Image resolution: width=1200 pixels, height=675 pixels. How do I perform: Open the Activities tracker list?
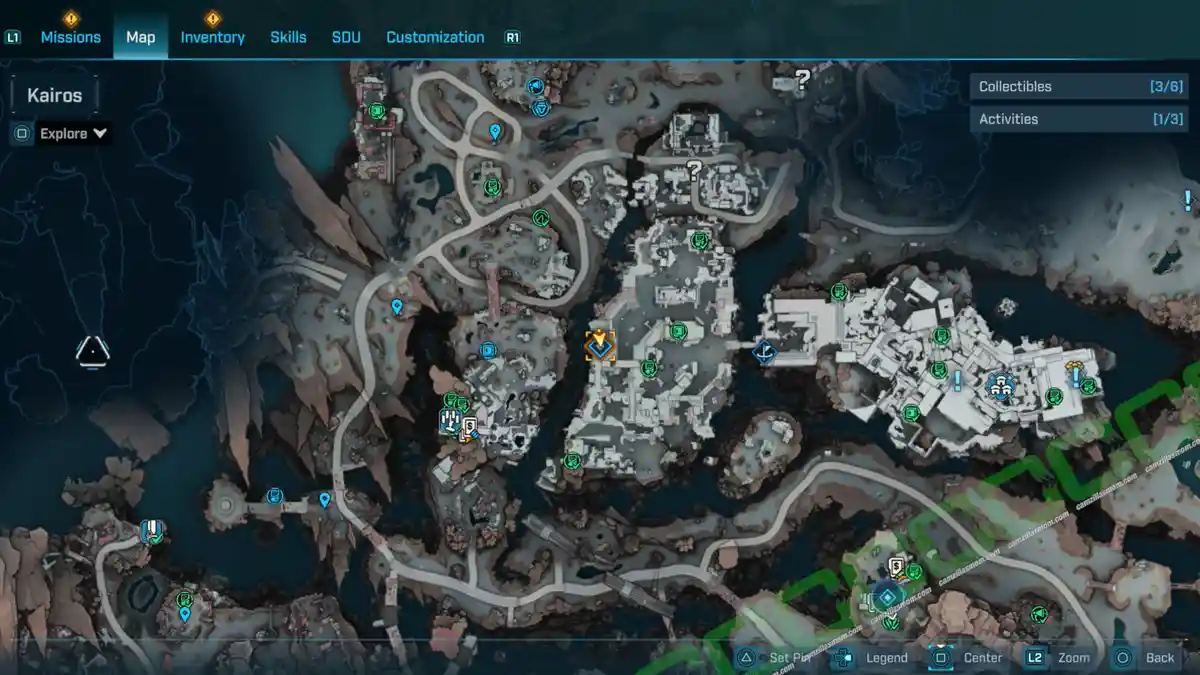tap(1063, 119)
